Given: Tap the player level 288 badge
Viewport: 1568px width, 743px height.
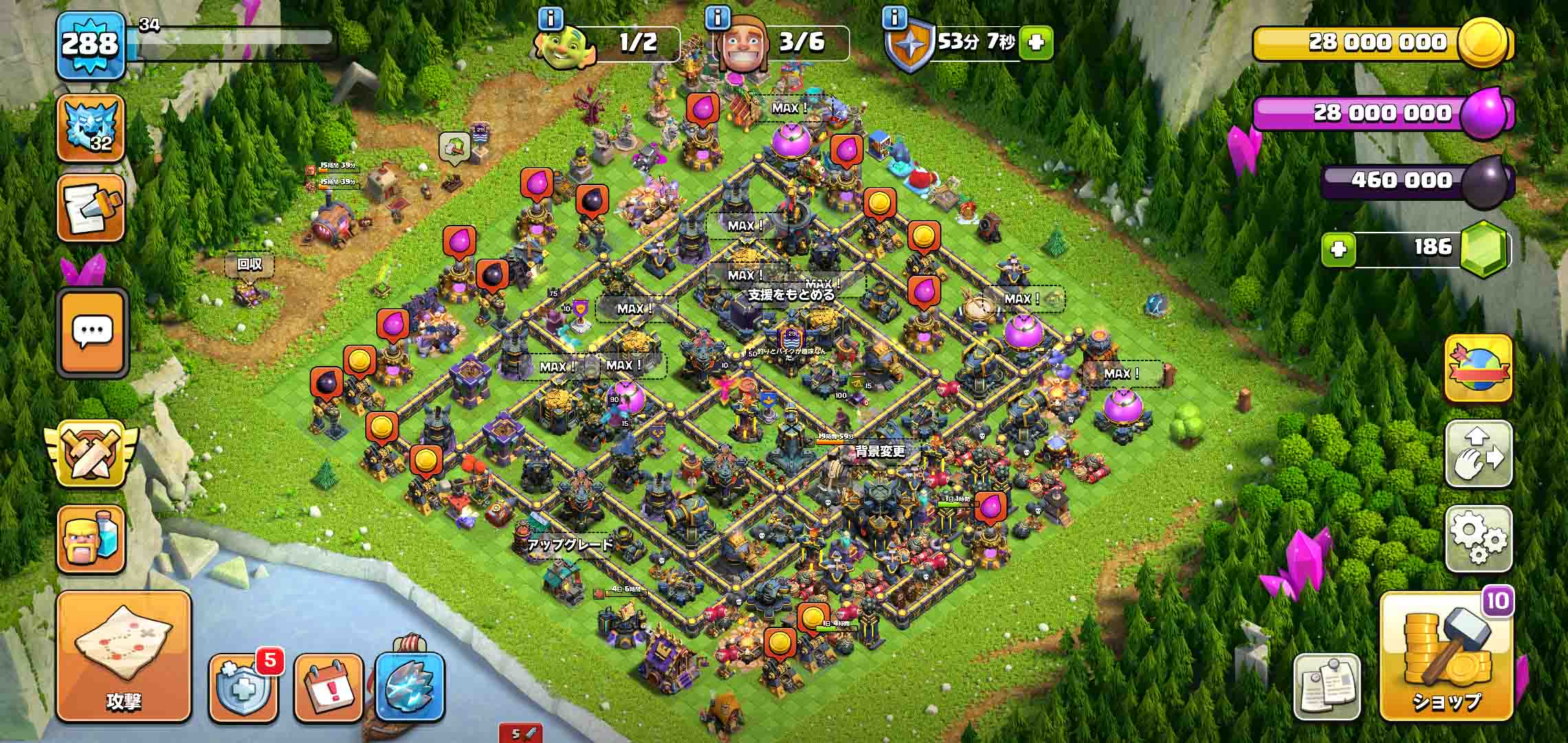Looking at the screenshot, I should tap(90, 45).
